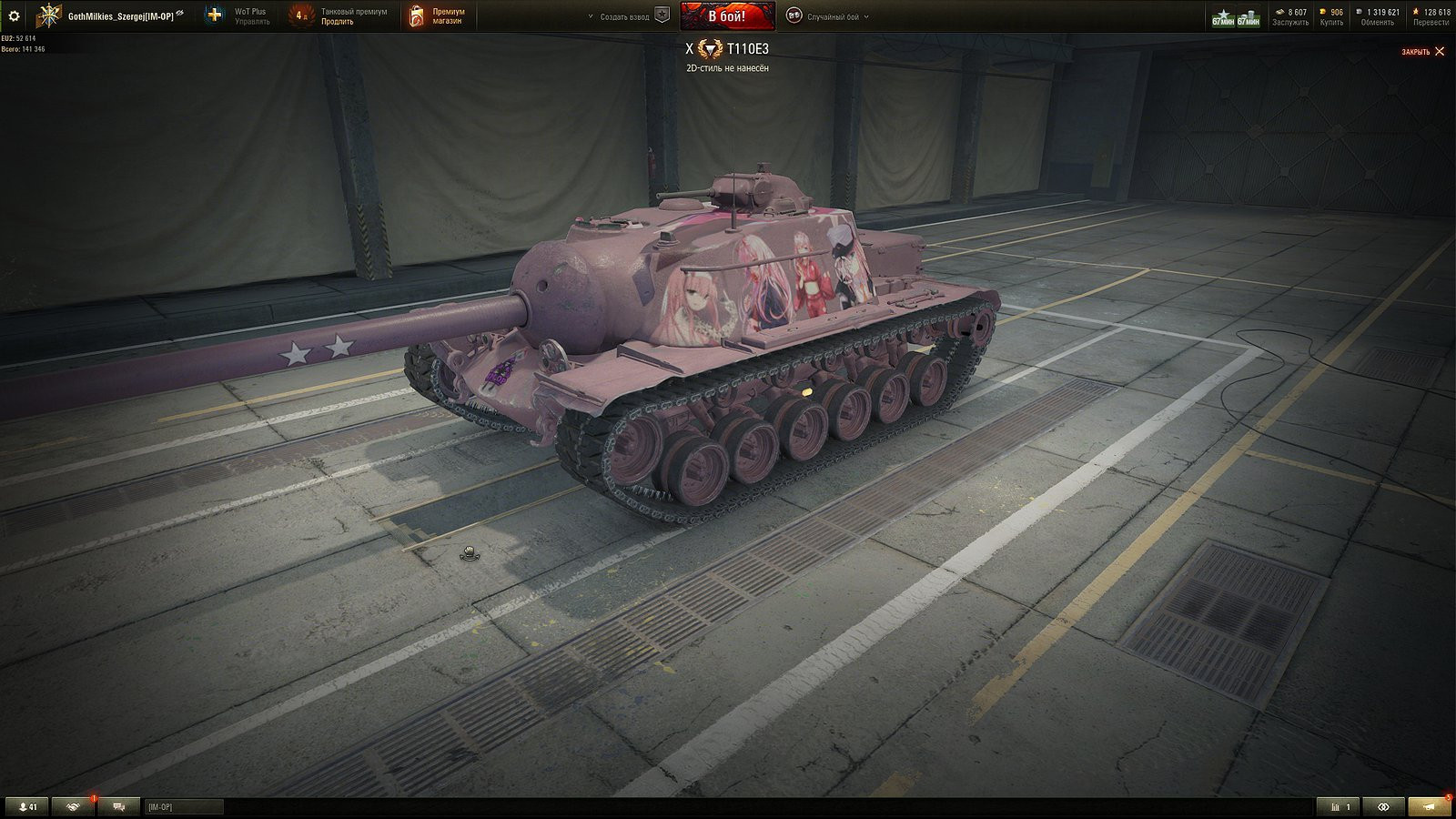Expand the Создать взвод chevron
The width and height of the screenshot is (1456, 819).
[590, 15]
